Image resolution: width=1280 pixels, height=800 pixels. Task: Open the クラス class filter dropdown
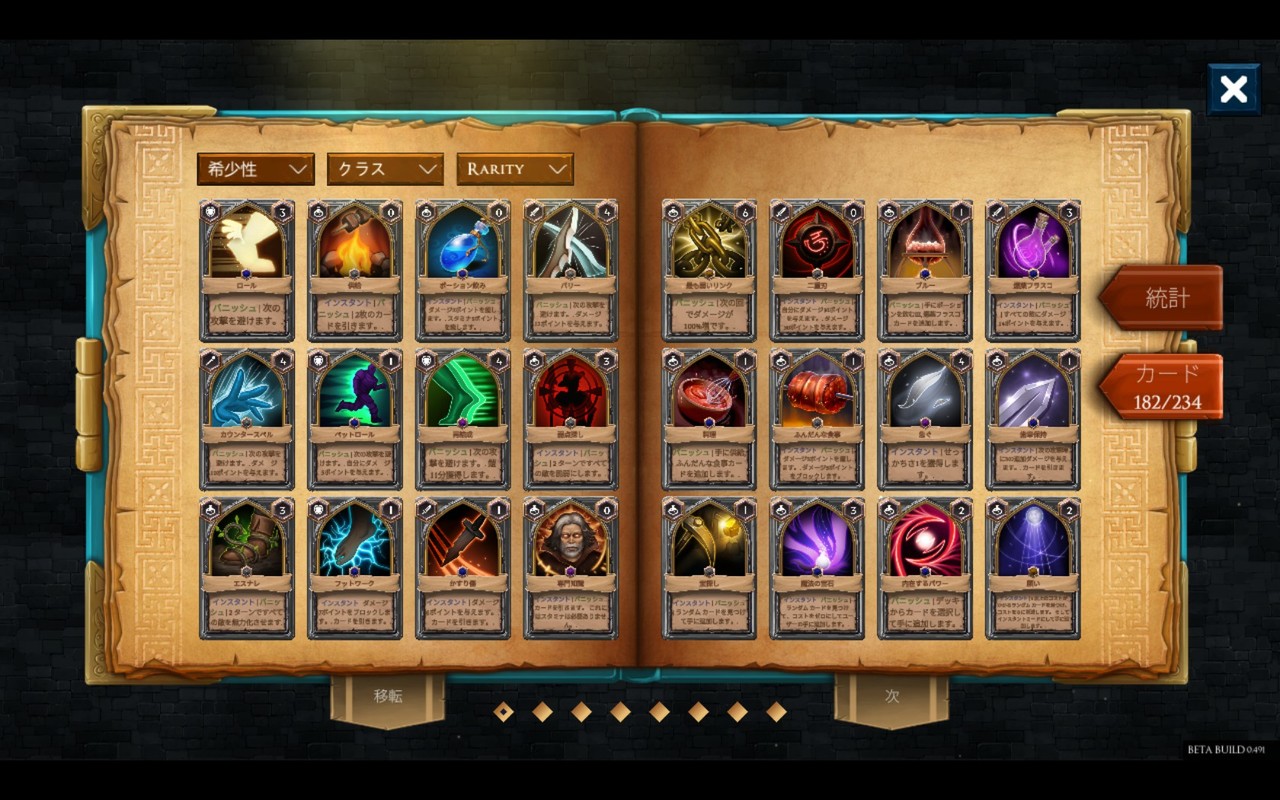(x=385, y=169)
